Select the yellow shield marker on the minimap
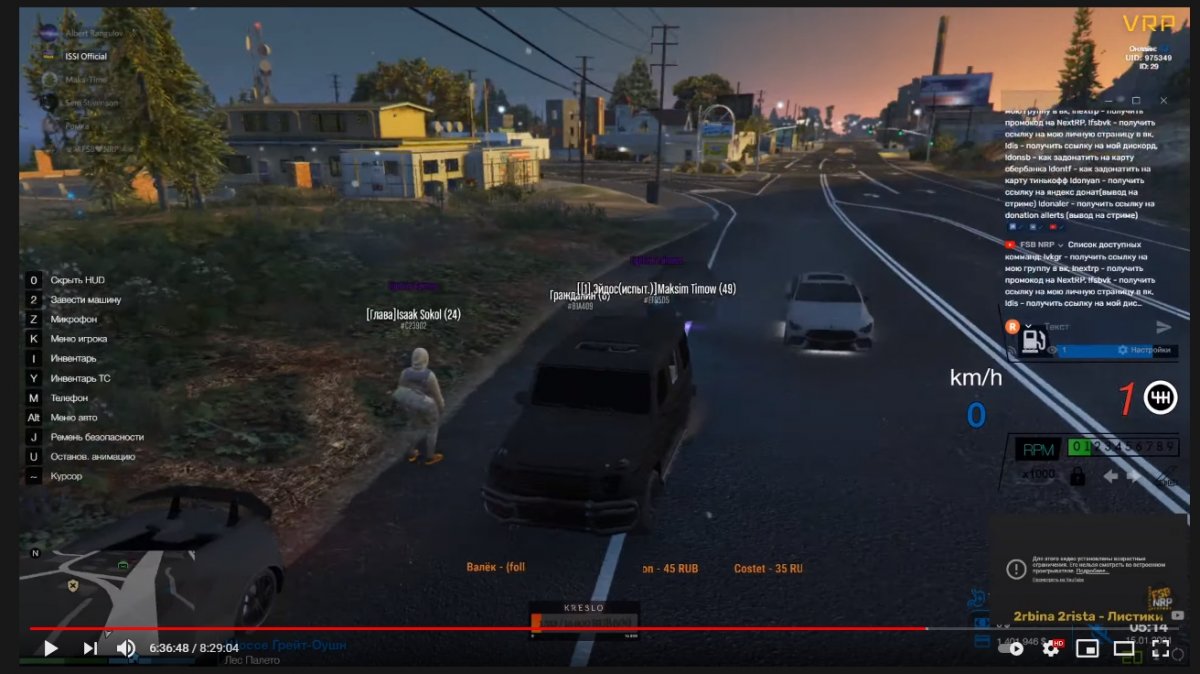Image resolution: width=1200 pixels, height=674 pixels. (72, 585)
